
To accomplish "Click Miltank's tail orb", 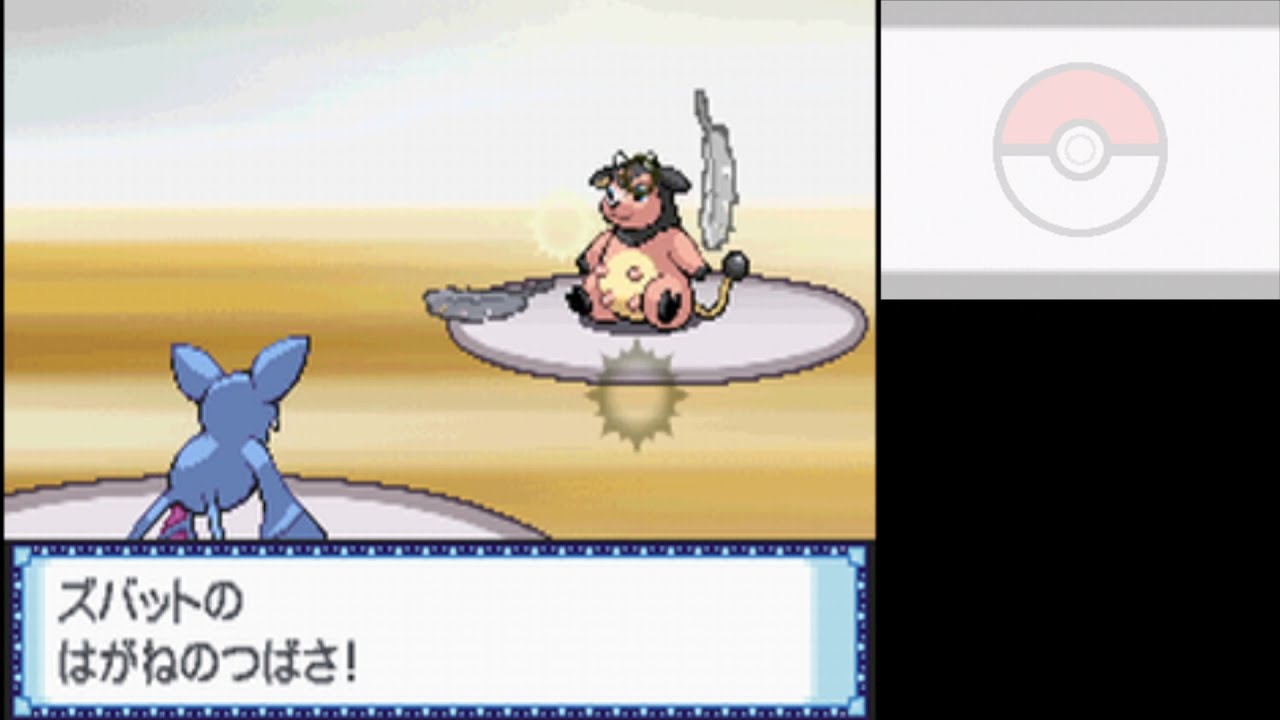I will click(x=733, y=268).
